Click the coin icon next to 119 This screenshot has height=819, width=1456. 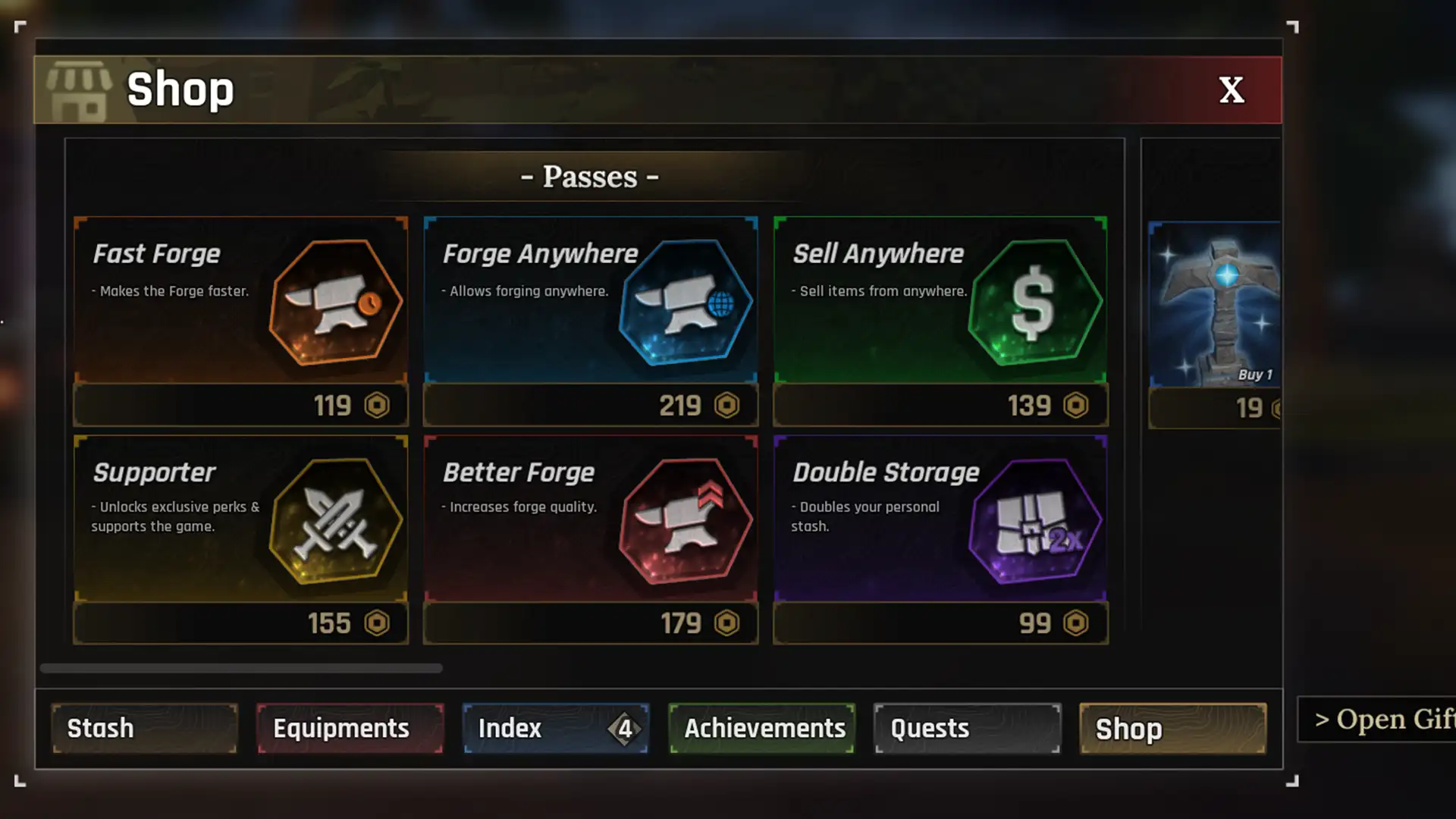(x=377, y=405)
